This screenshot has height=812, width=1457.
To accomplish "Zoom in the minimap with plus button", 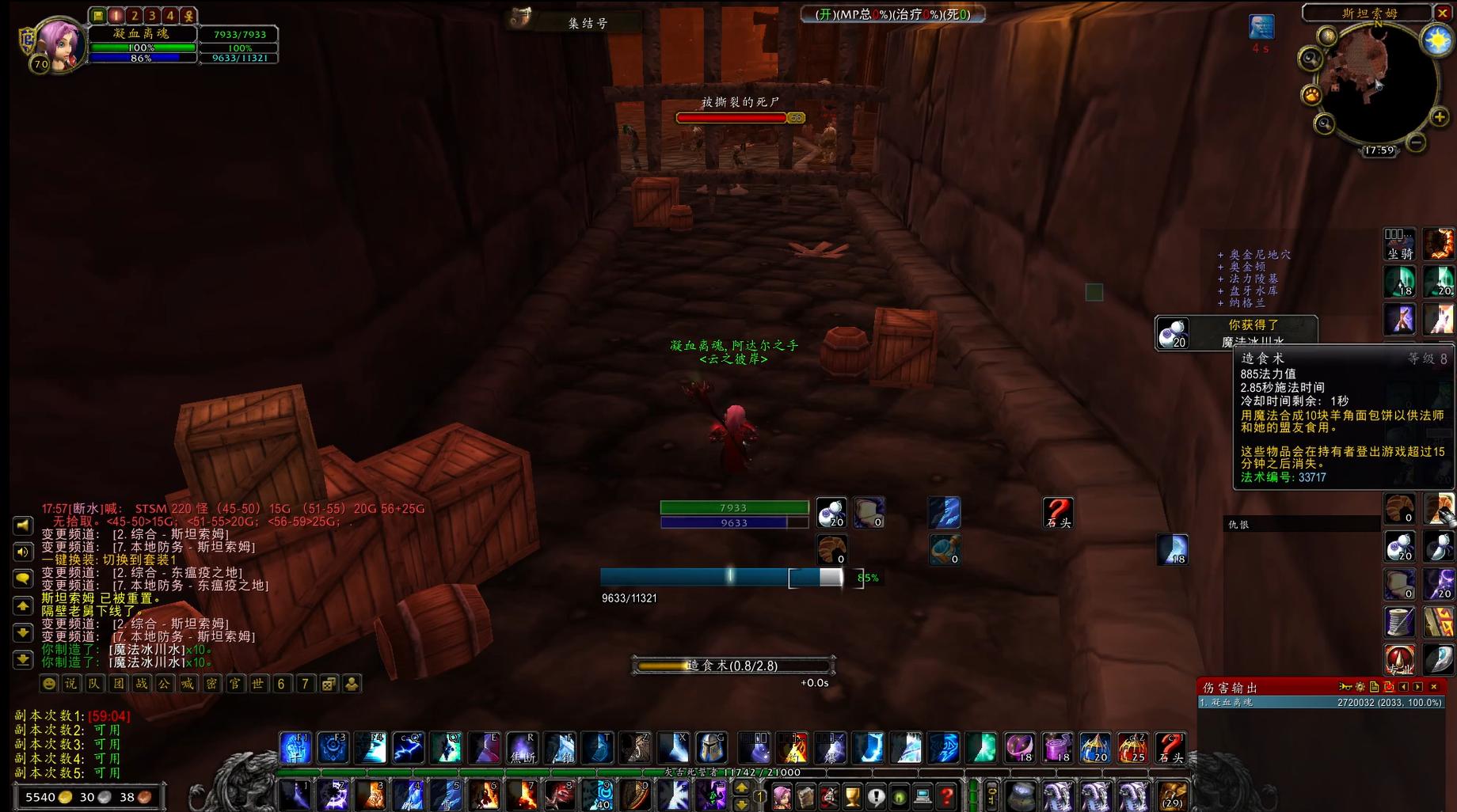I will point(1439,118).
